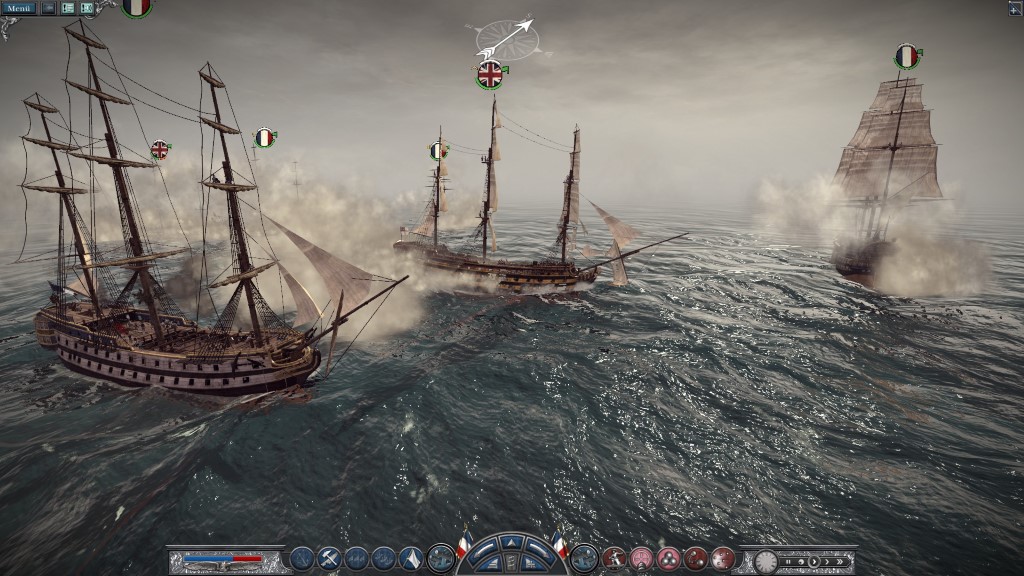Select the British flag ship marker below the compass
Viewport: 1024px width, 576px height.
point(490,74)
